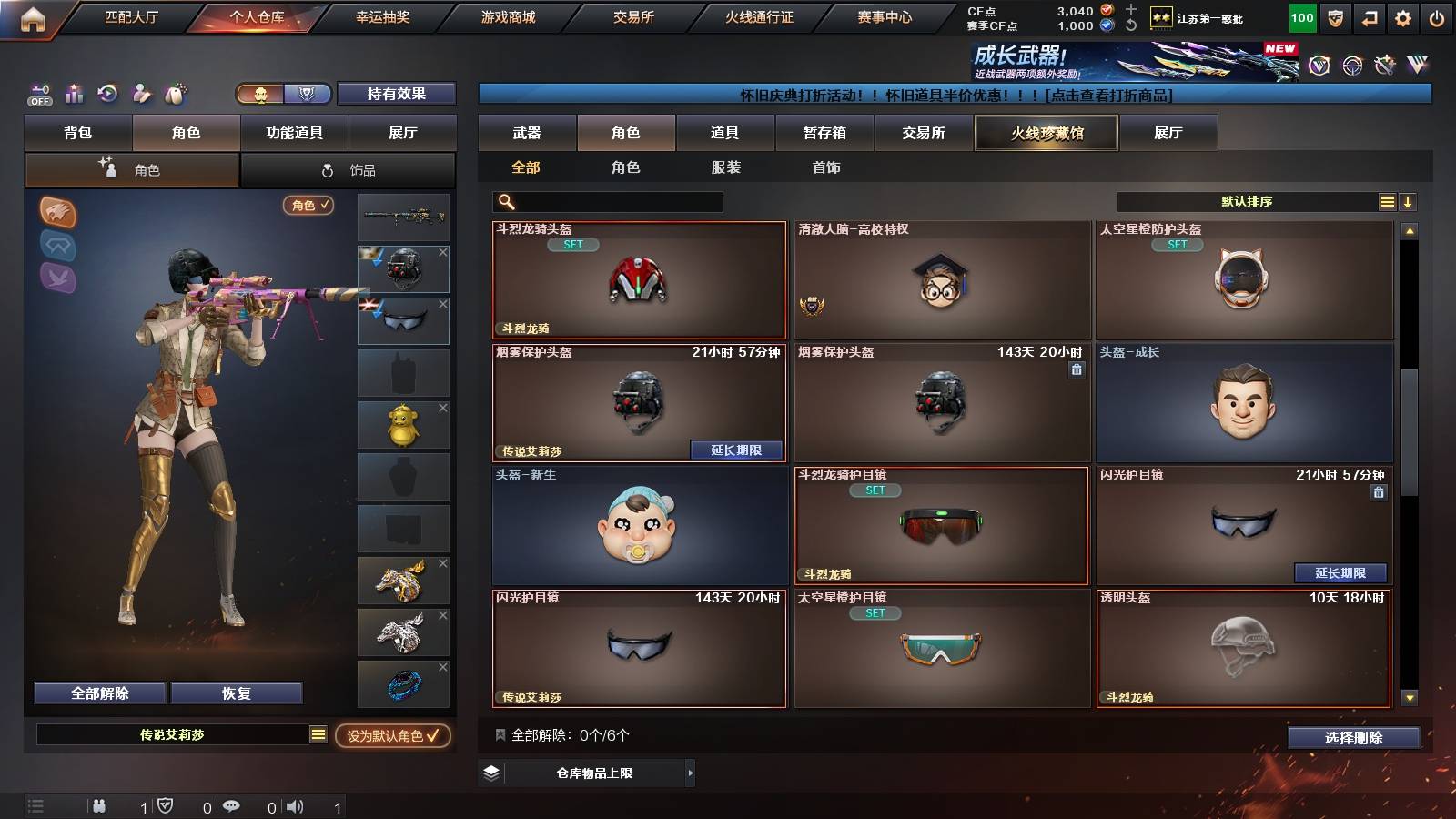Switch the character/trophy display toggle to trophy mode

[x=308, y=94]
